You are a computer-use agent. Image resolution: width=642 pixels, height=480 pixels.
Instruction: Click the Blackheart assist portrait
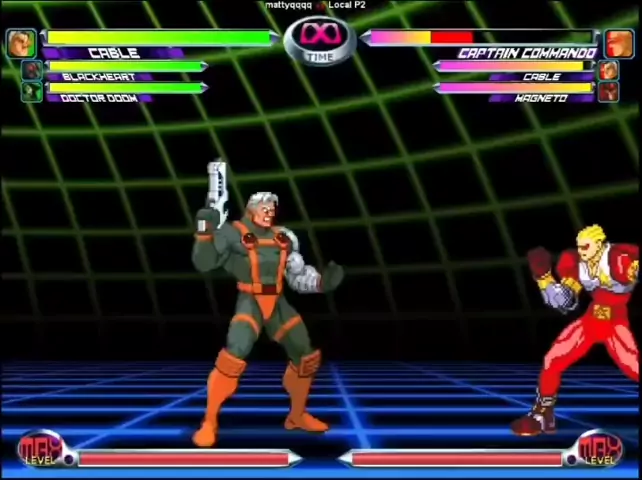tap(33, 71)
